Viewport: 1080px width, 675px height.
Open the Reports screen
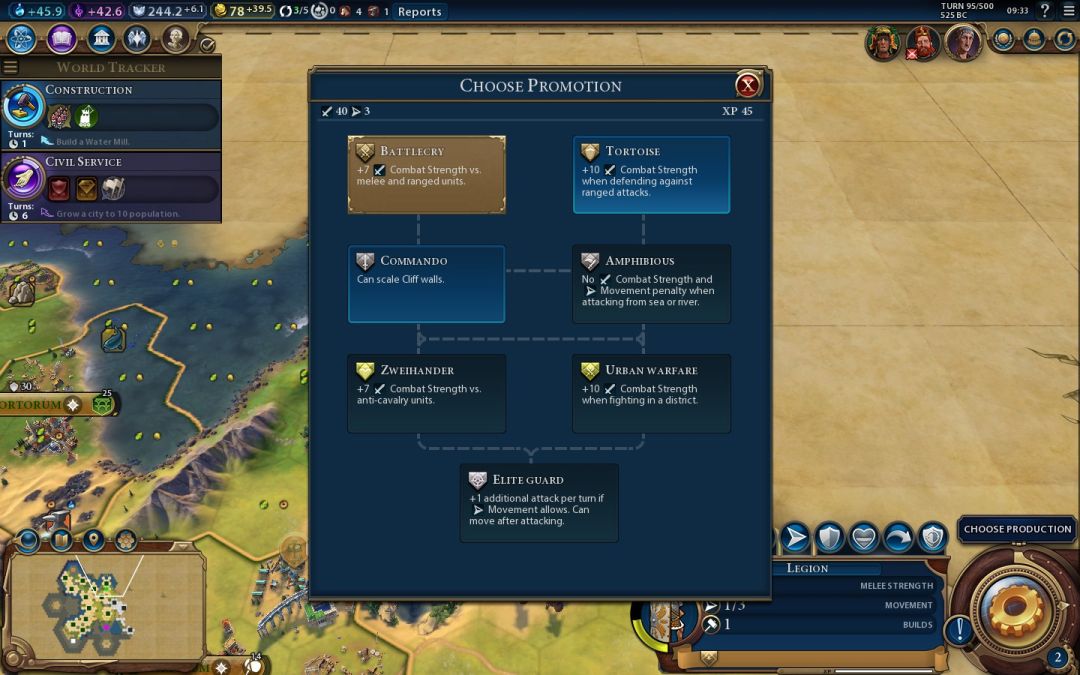[x=419, y=12]
